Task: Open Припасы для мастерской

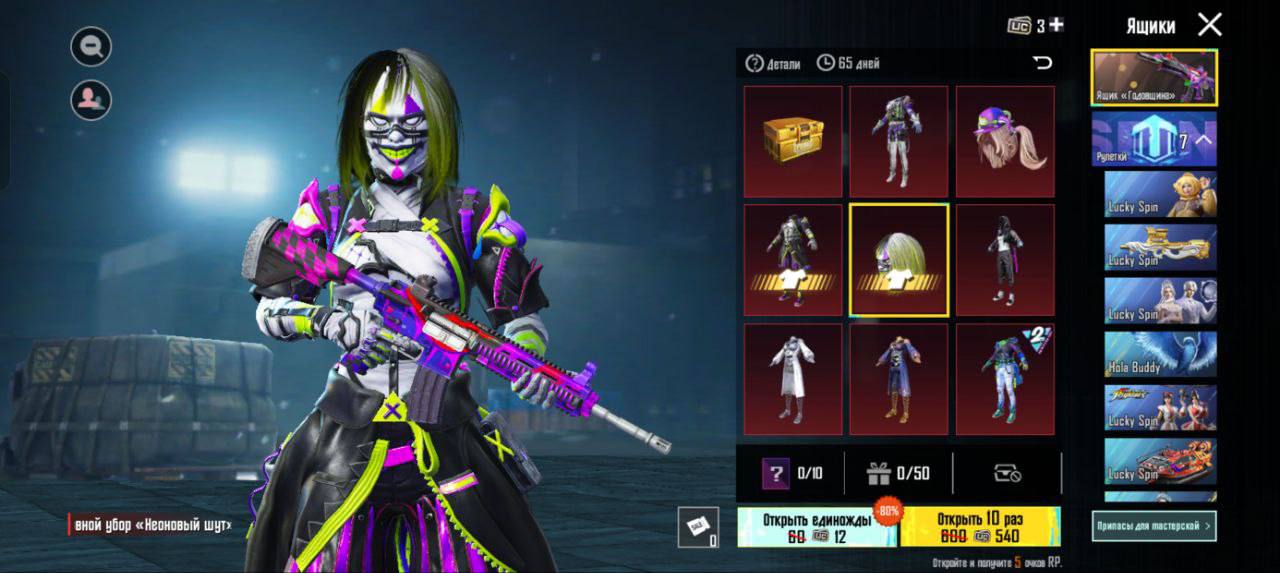Action: click(1154, 525)
